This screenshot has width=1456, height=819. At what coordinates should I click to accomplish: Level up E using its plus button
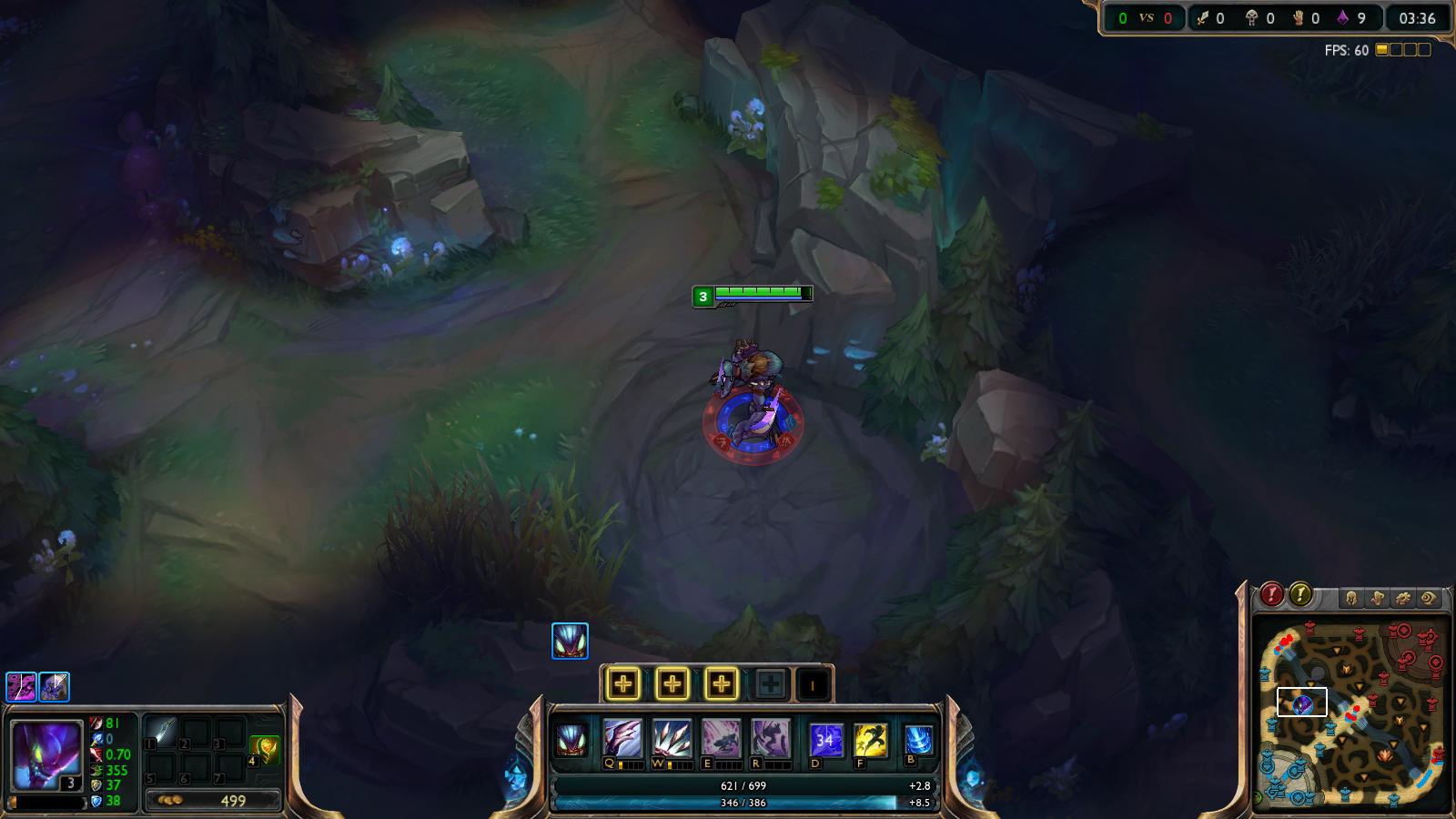[720, 684]
